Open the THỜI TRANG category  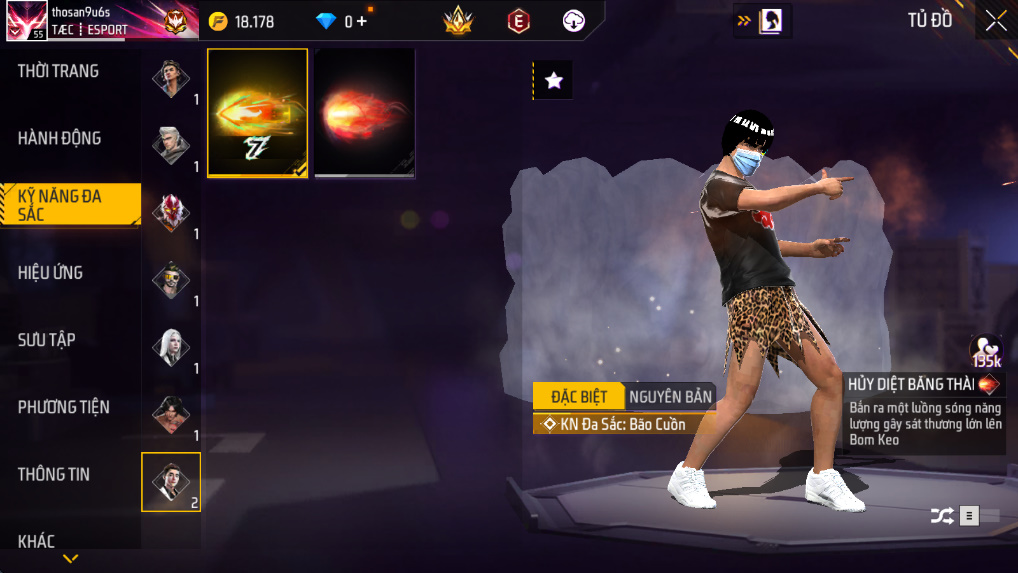[x=58, y=71]
